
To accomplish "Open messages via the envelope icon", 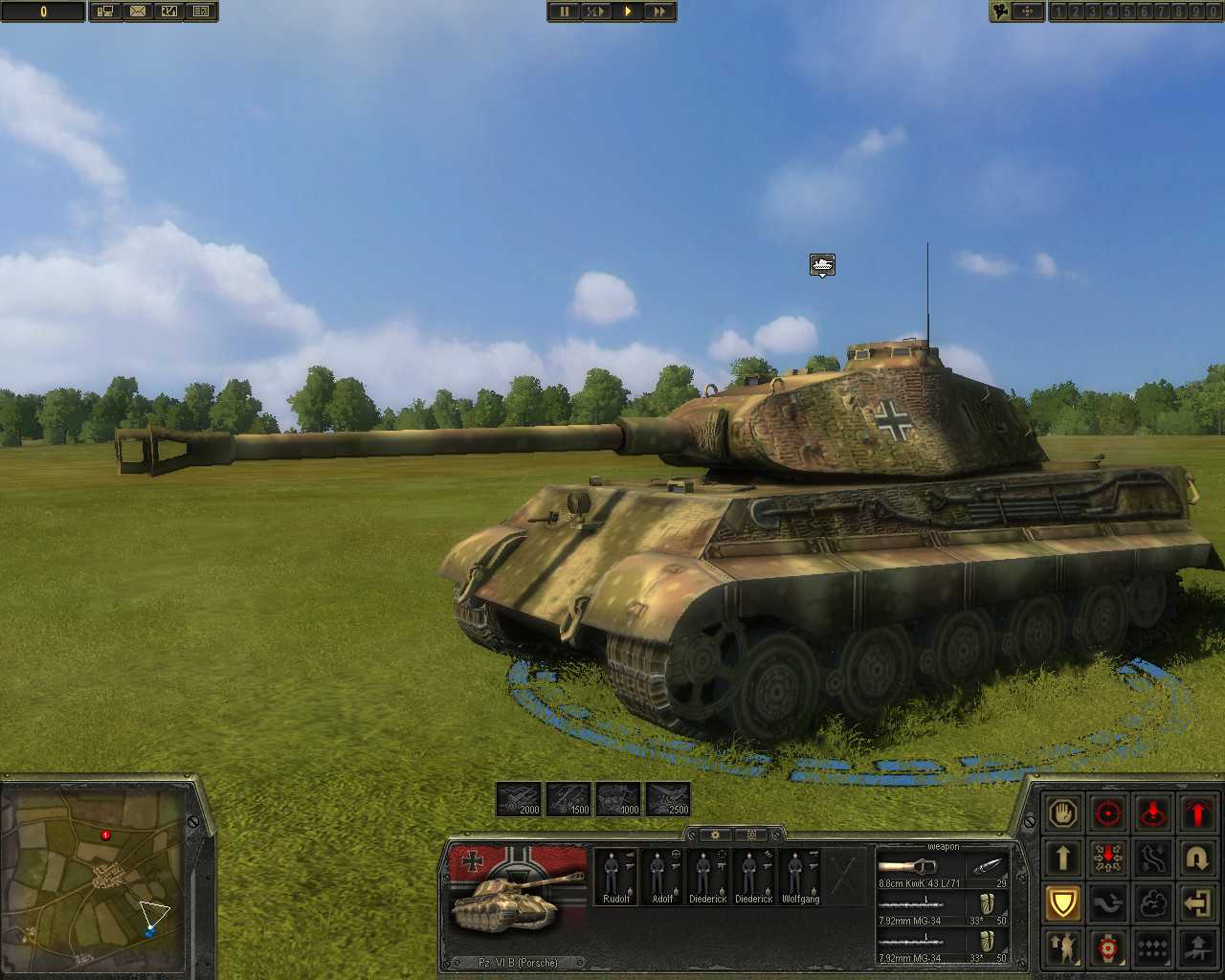I will tap(139, 11).
